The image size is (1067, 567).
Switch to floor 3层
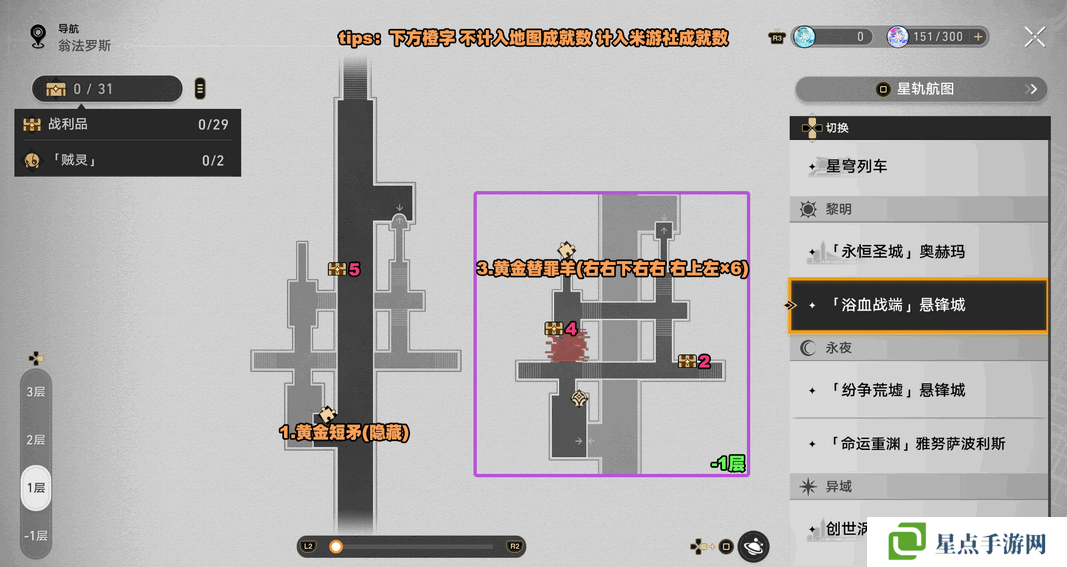pos(36,391)
